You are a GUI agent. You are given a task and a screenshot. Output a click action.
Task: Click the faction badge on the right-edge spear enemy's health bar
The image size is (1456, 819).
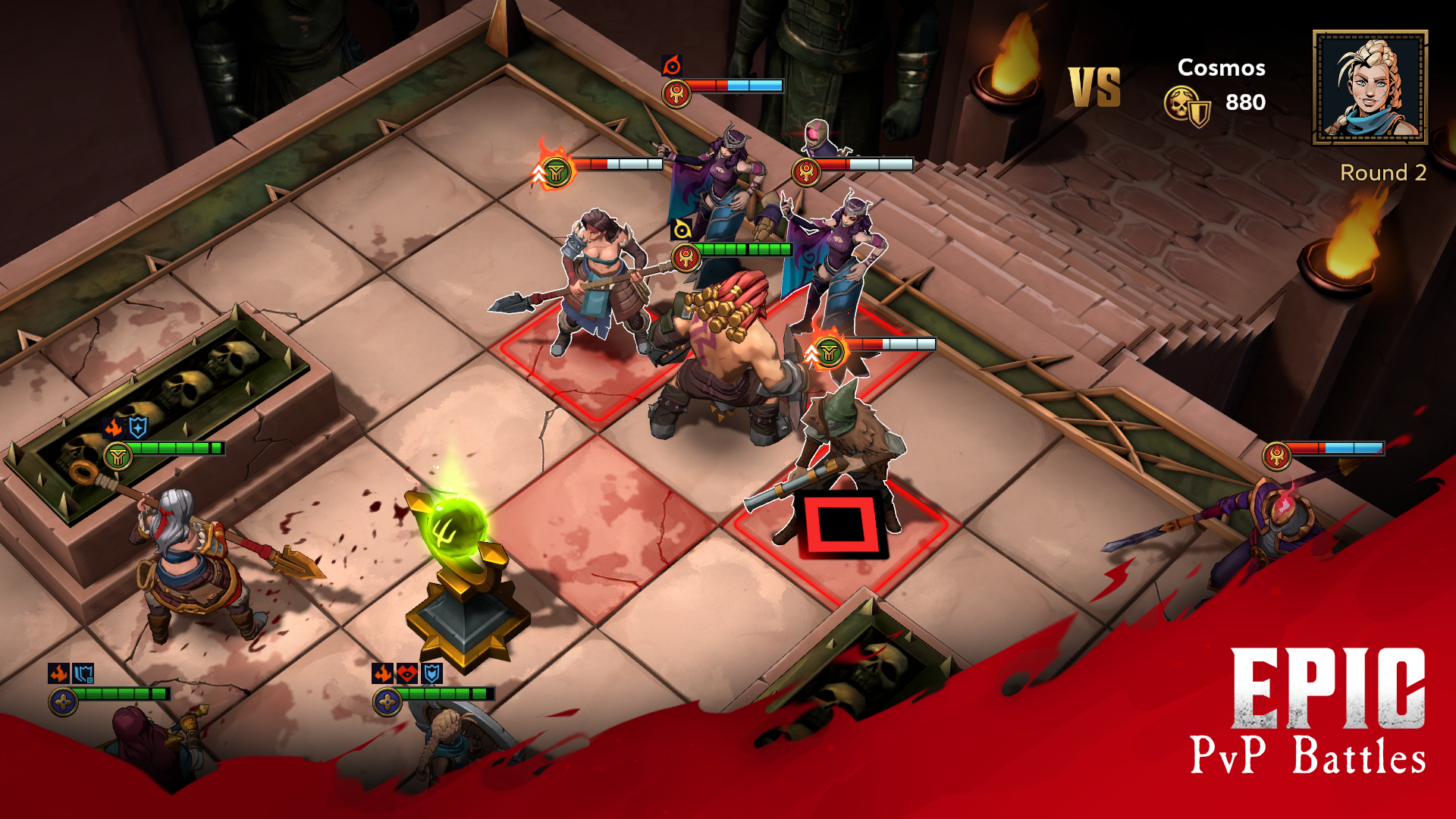click(1277, 456)
